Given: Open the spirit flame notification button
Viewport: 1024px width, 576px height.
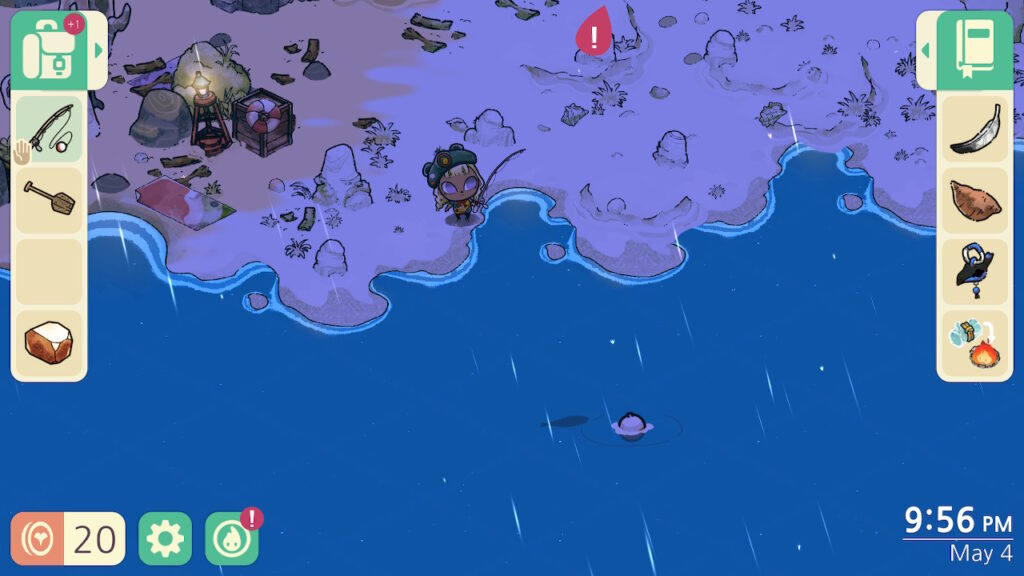Looking at the screenshot, I should [232, 539].
